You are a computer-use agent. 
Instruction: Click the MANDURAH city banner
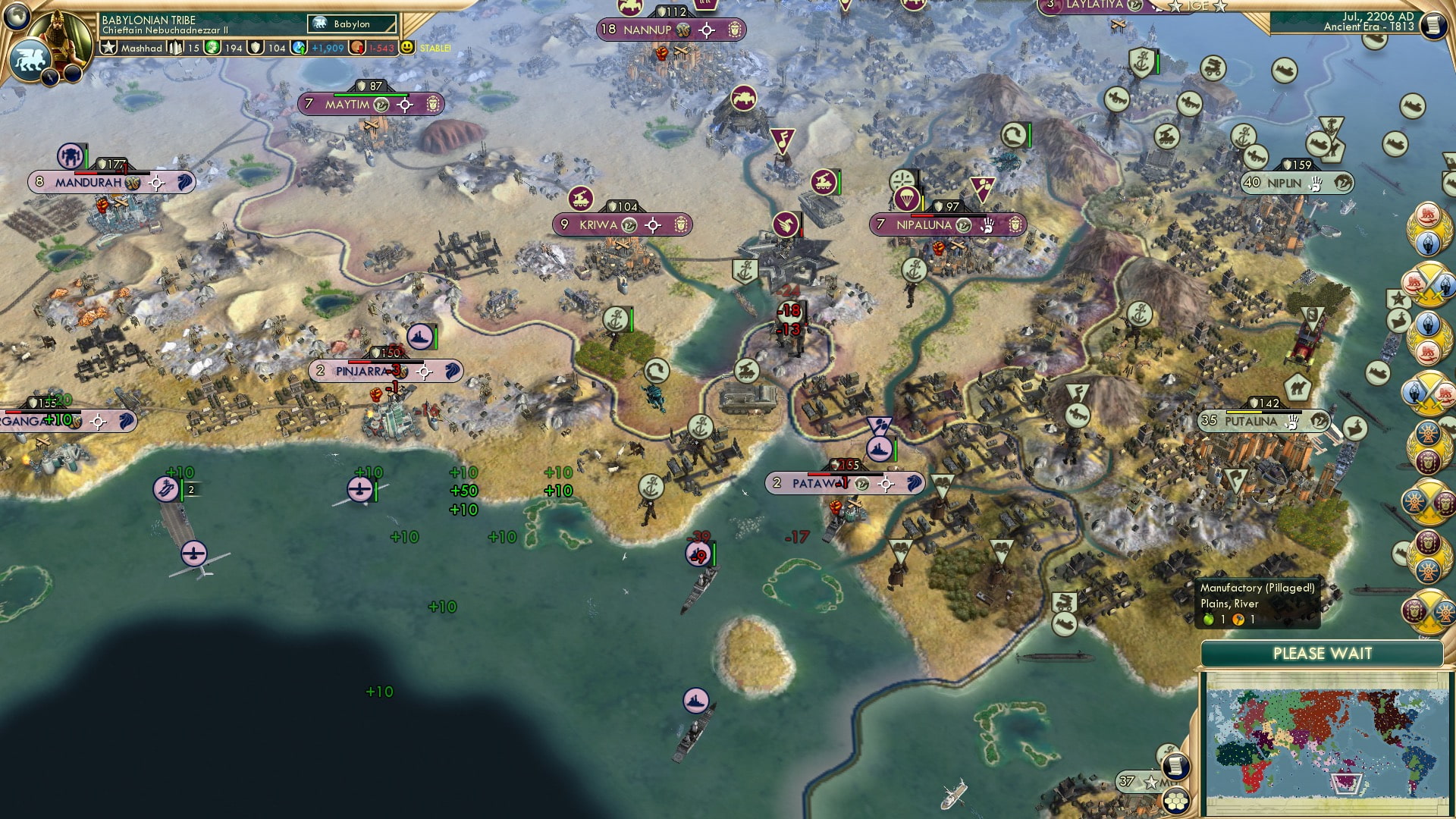click(87, 182)
